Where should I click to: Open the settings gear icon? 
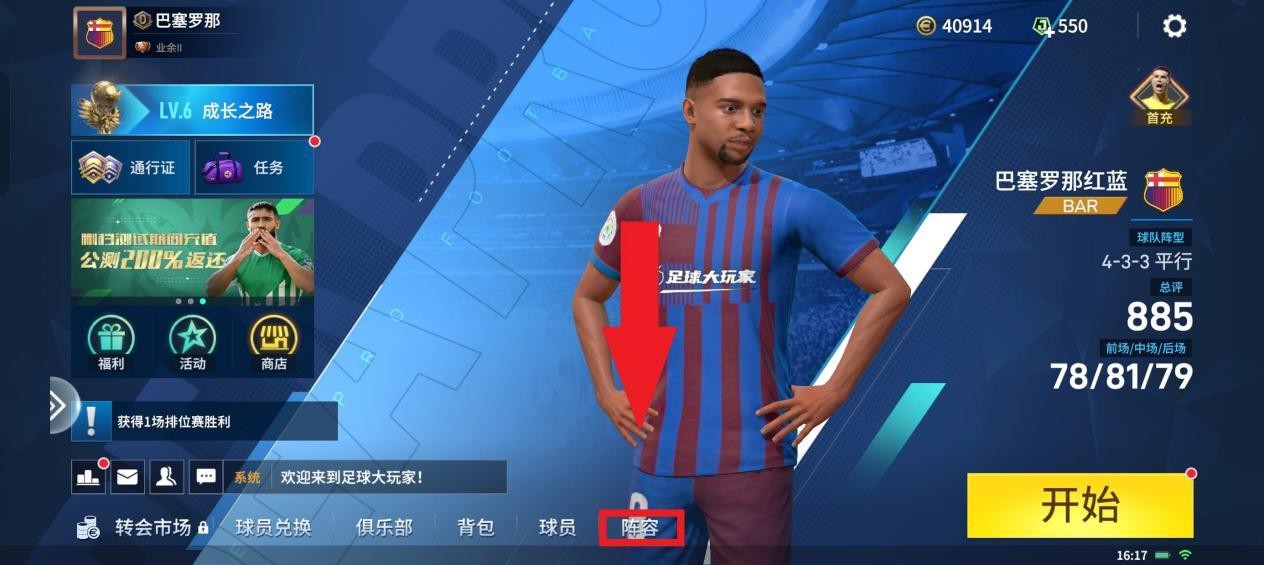click(1174, 26)
